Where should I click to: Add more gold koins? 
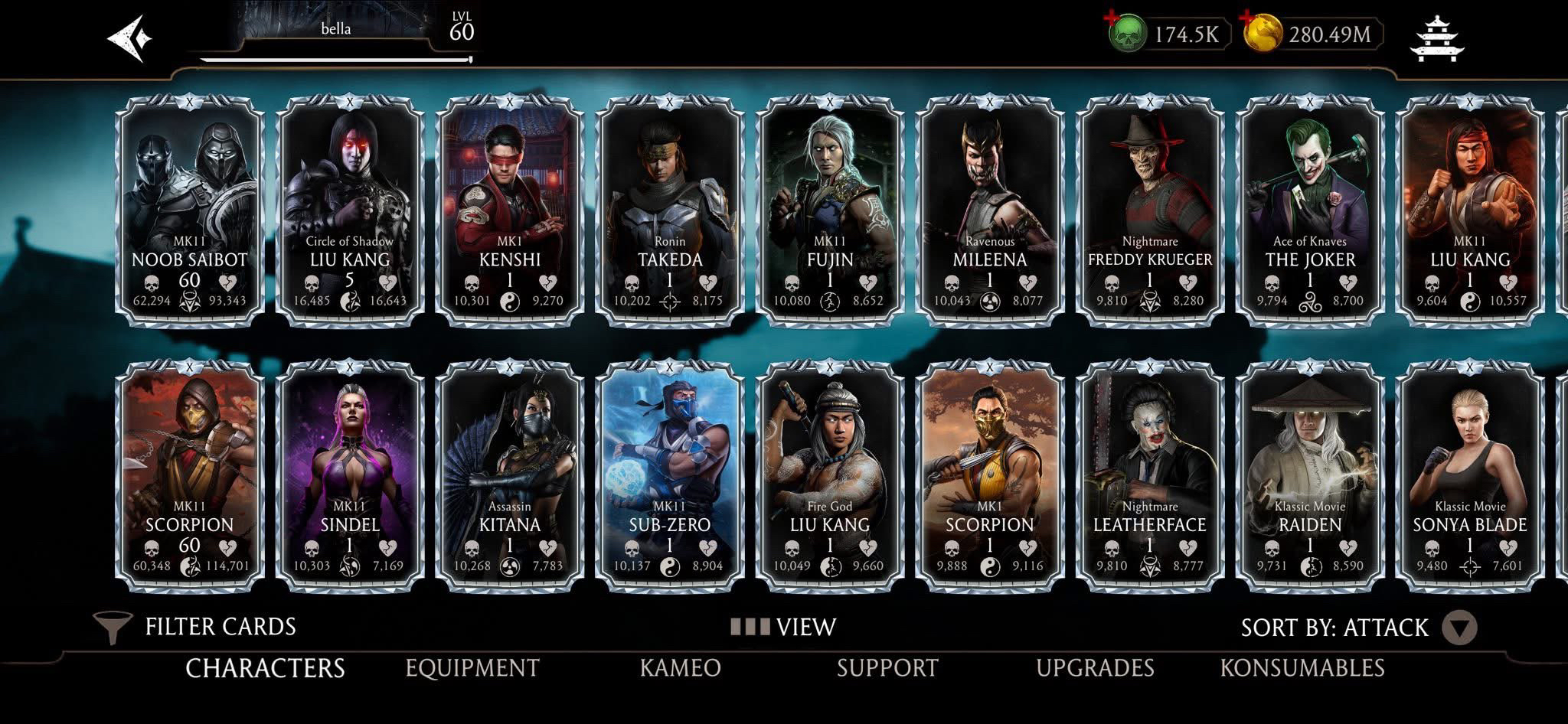pos(1262,34)
